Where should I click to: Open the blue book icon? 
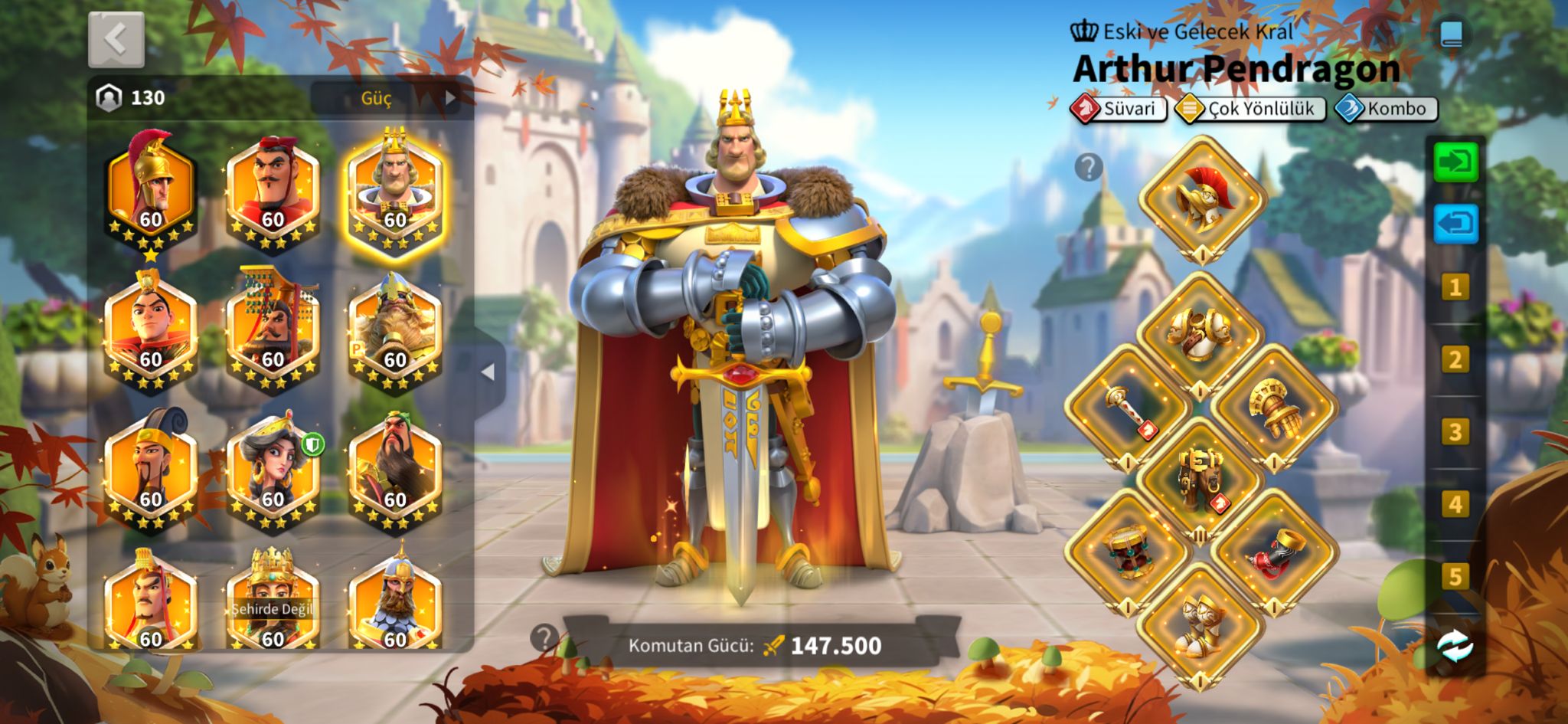coord(1452,34)
